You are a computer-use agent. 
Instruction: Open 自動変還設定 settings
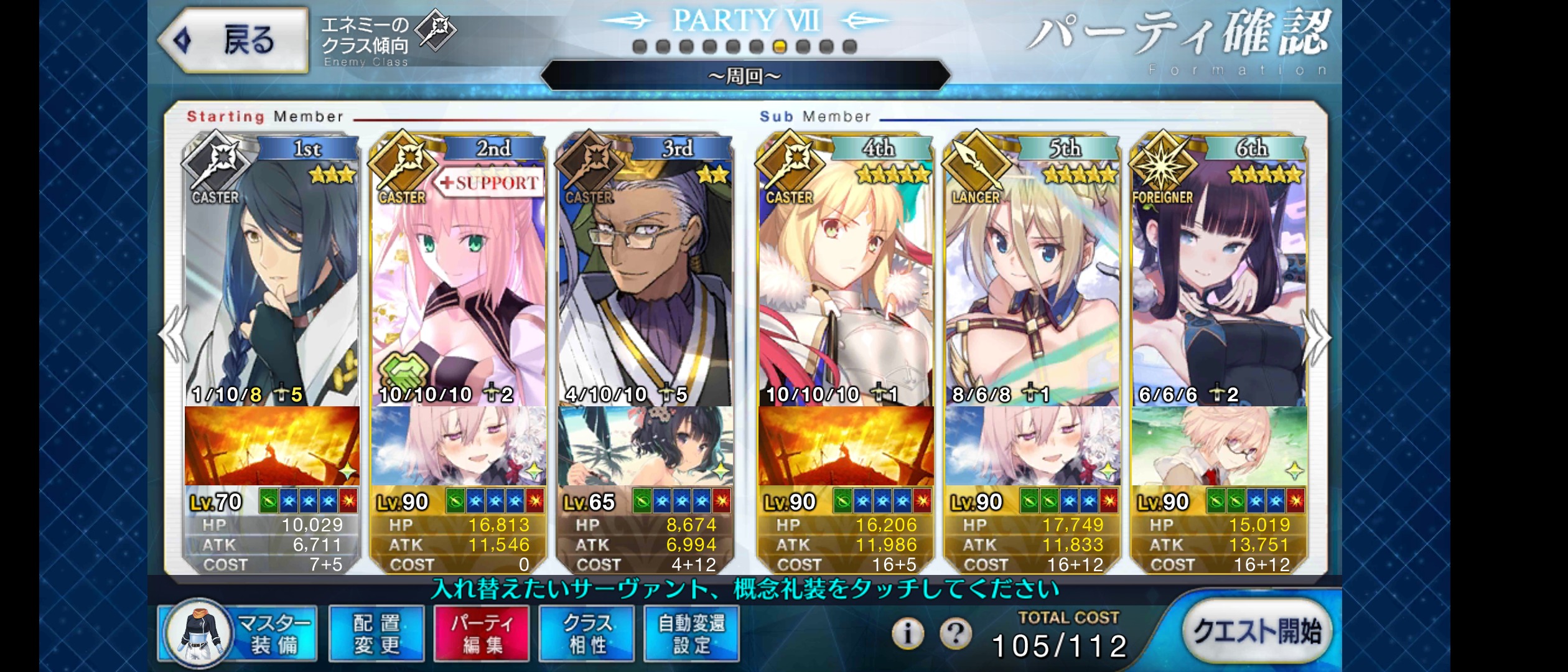click(x=691, y=633)
